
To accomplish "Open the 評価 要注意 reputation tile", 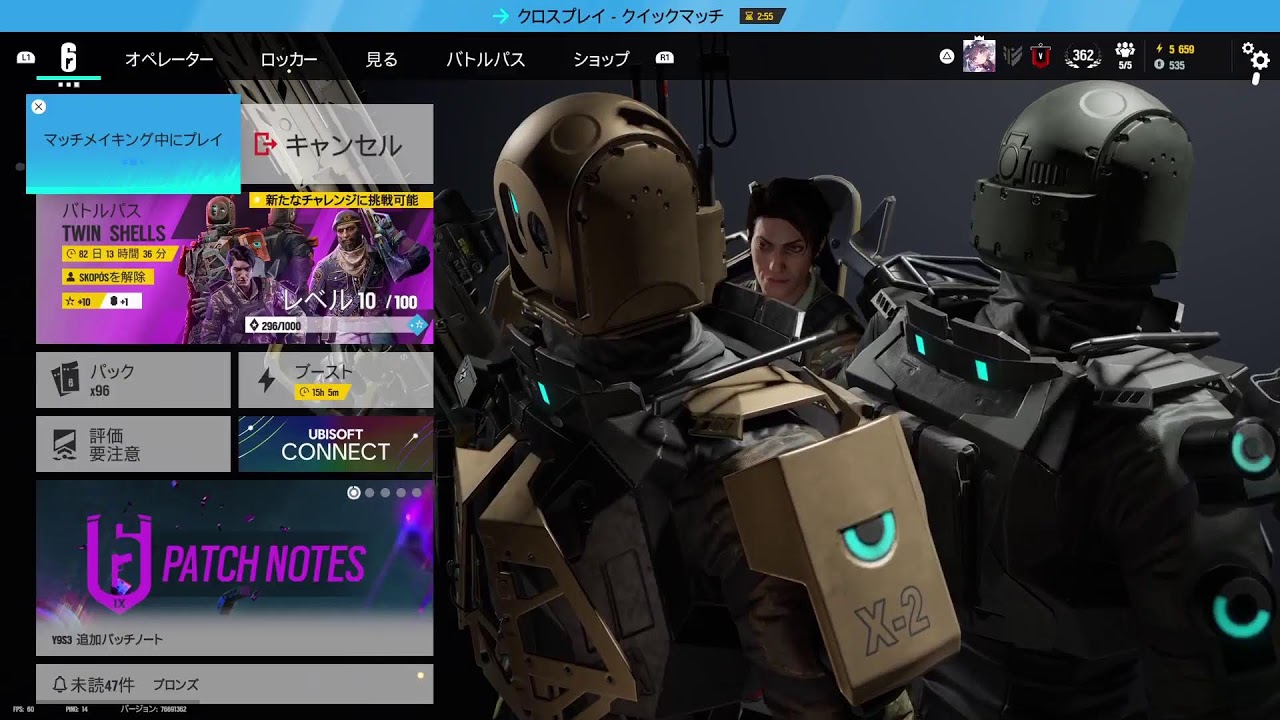I will click(x=132, y=442).
